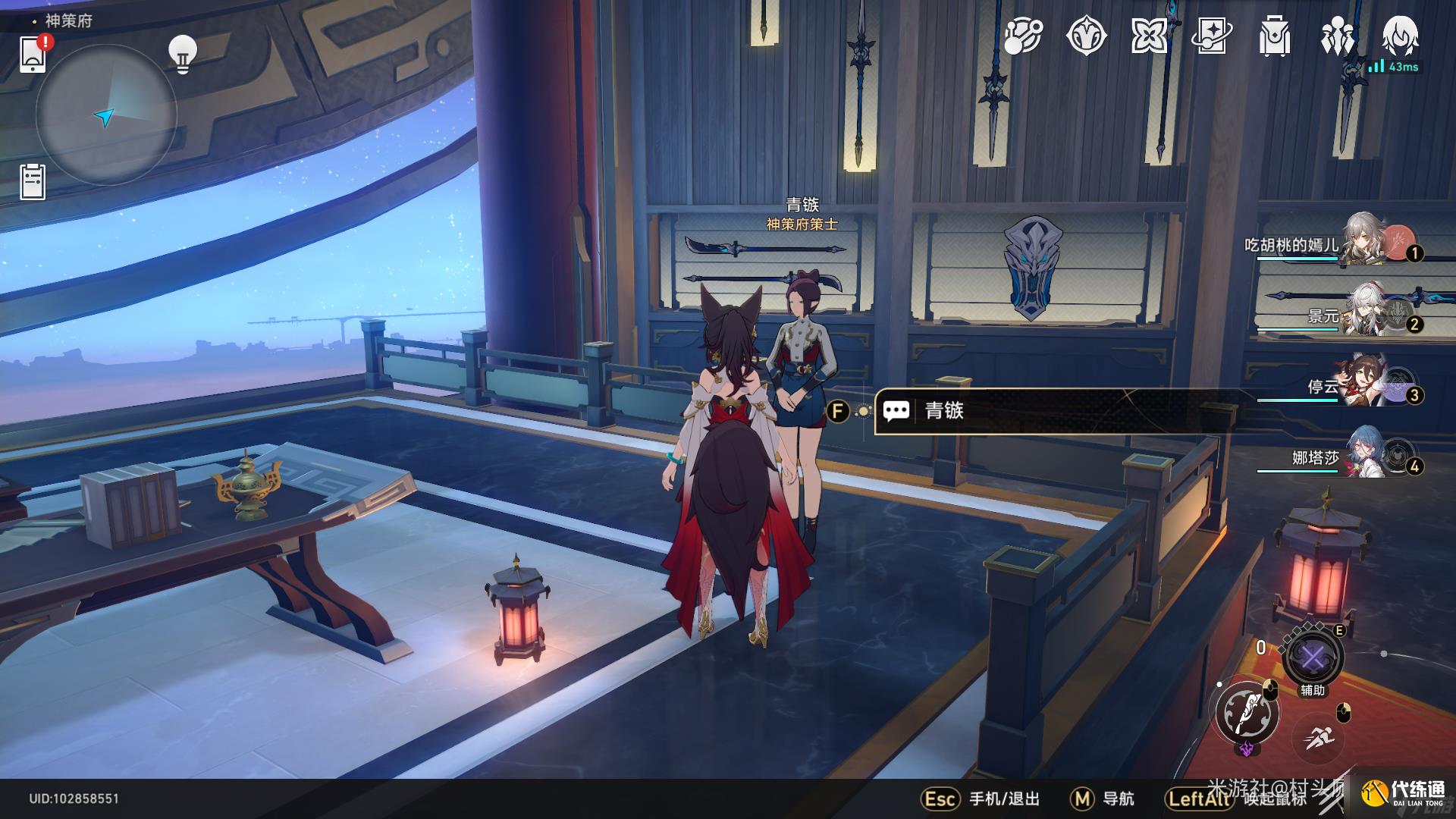The height and width of the screenshot is (819, 1456).
Task: Open the phone menu icon
Action: [x=33, y=54]
